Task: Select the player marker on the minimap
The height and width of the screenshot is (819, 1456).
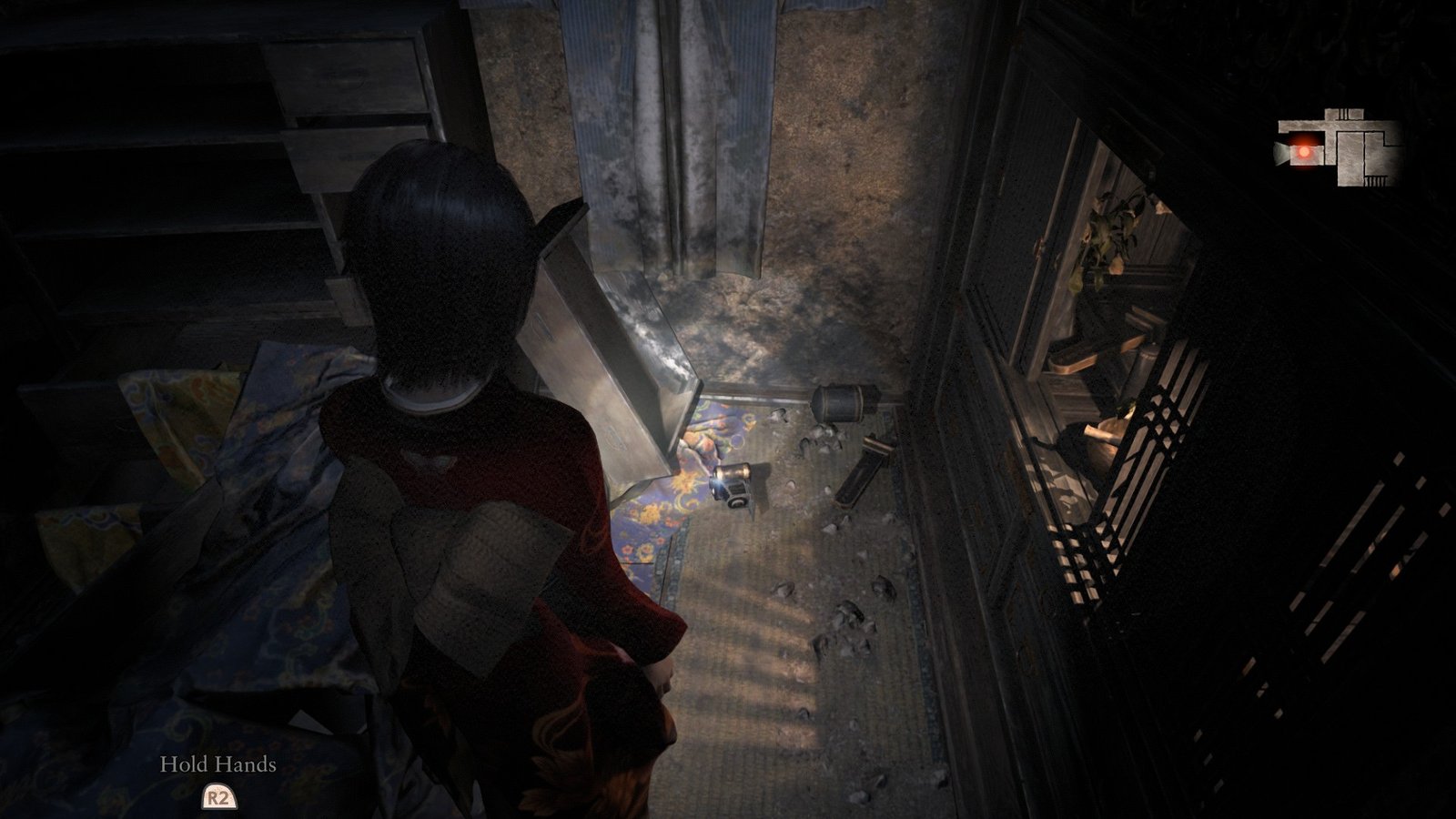Action: (x=1304, y=151)
